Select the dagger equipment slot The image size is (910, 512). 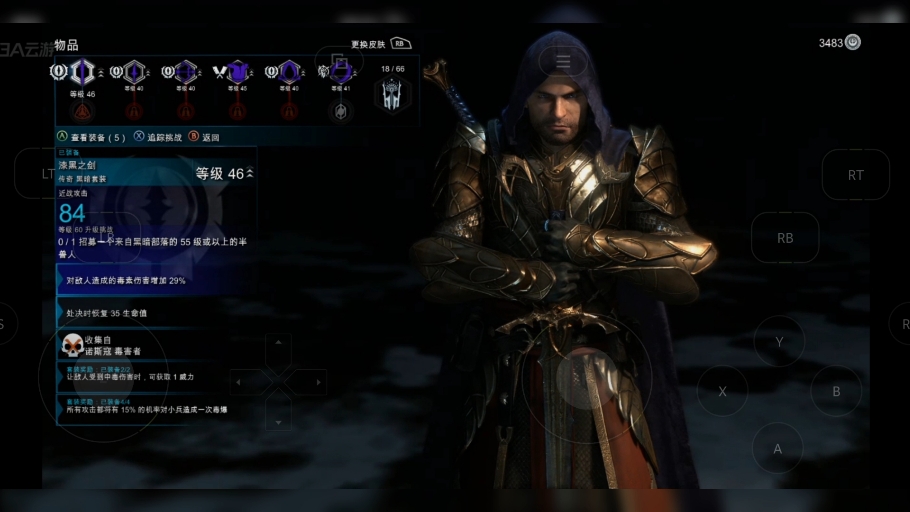pyautogui.click(x=134, y=72)
